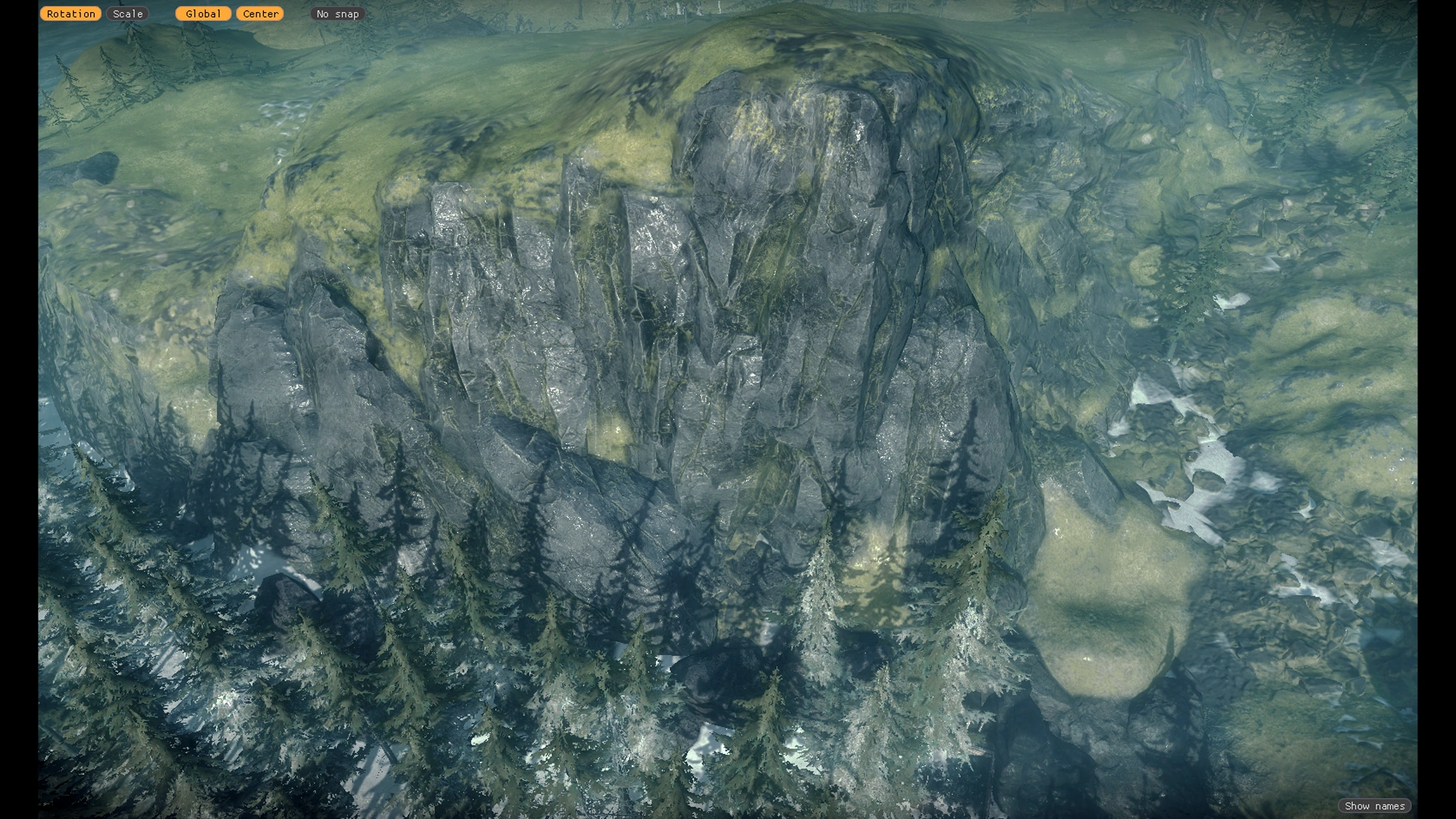The width and height of the screenshot is (1456, 819).
Task: Enable the Show names option
Action: (1374, 806)
